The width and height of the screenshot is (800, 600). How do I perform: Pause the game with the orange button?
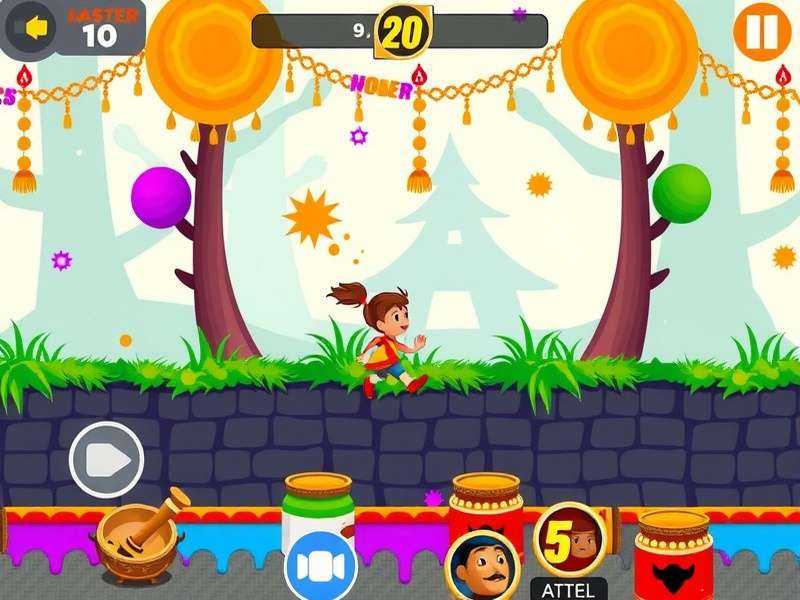[761, 33]
